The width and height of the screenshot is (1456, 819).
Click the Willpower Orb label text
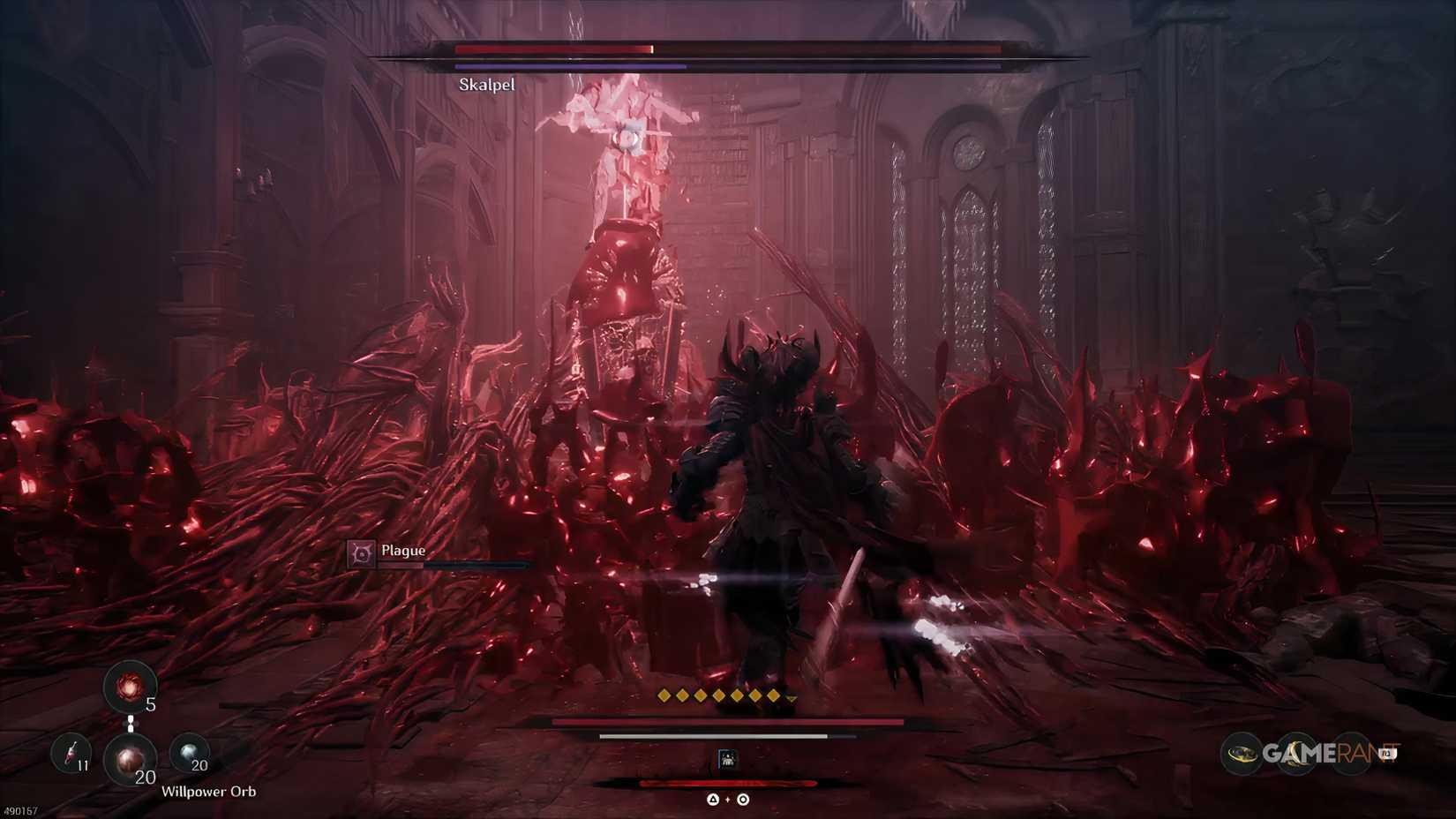pos(207,792)
